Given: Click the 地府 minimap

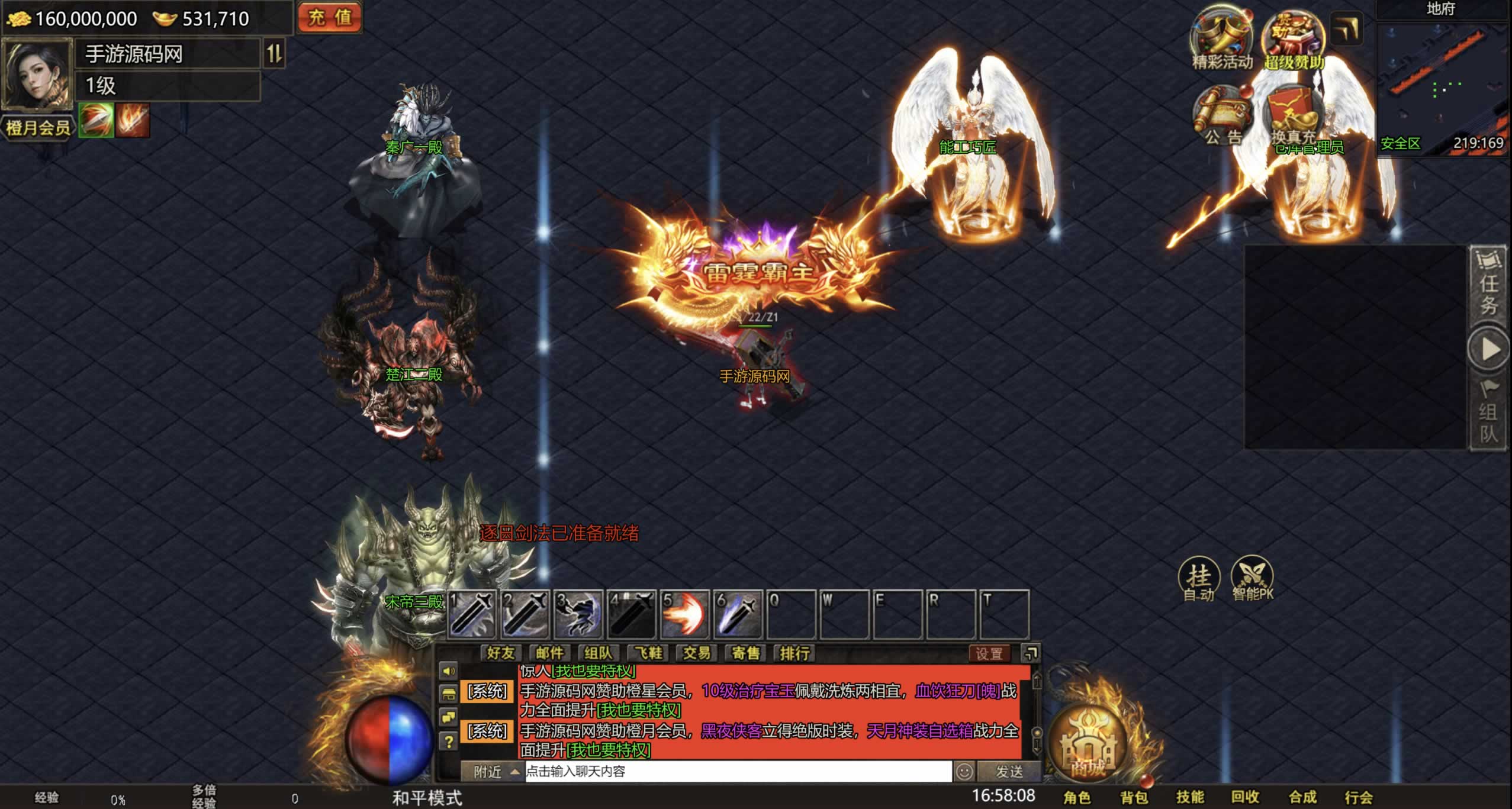Looking at the screenshot, I should pos(1442,83).
